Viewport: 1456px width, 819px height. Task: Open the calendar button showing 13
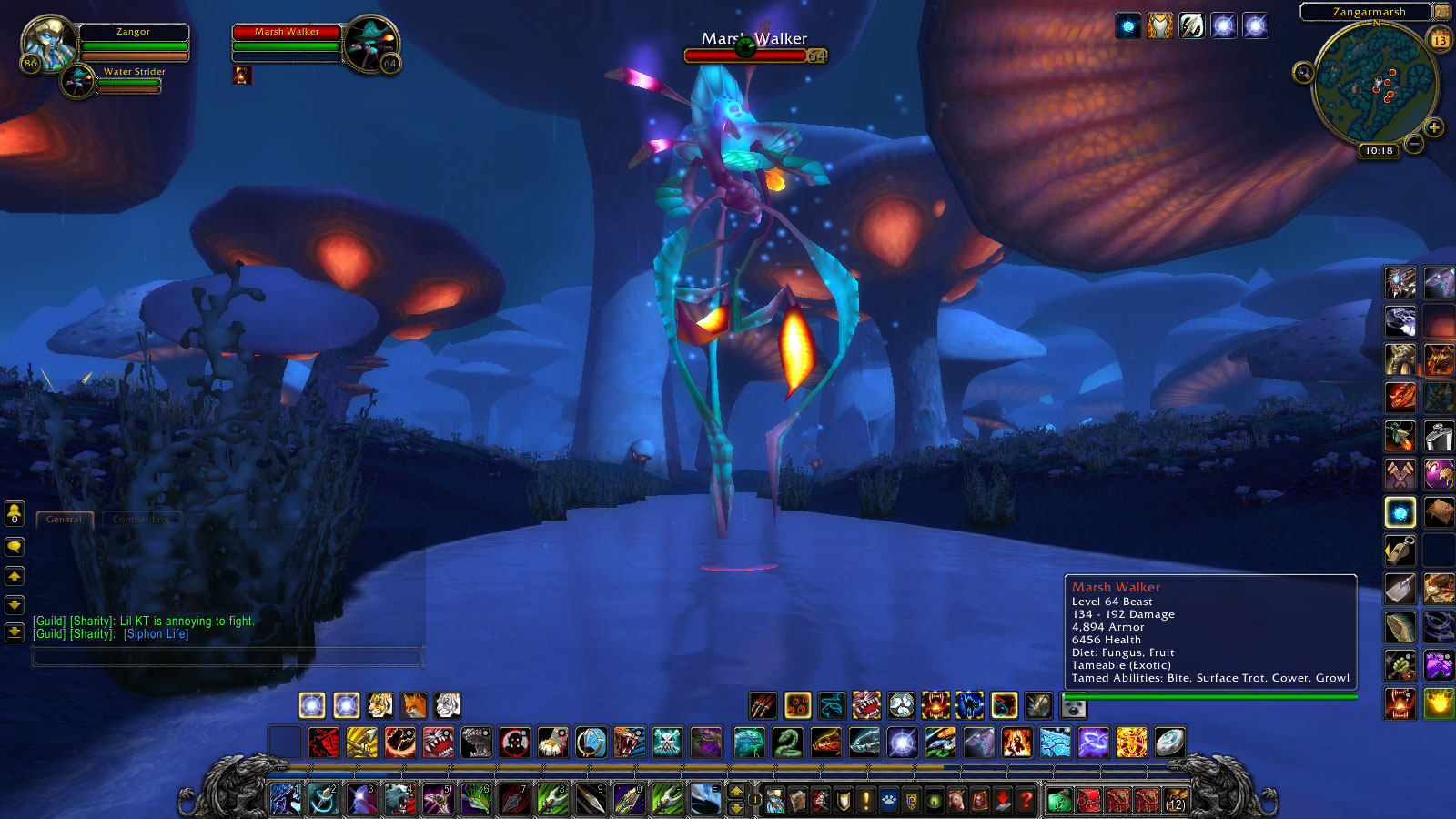pos(1440,39)
